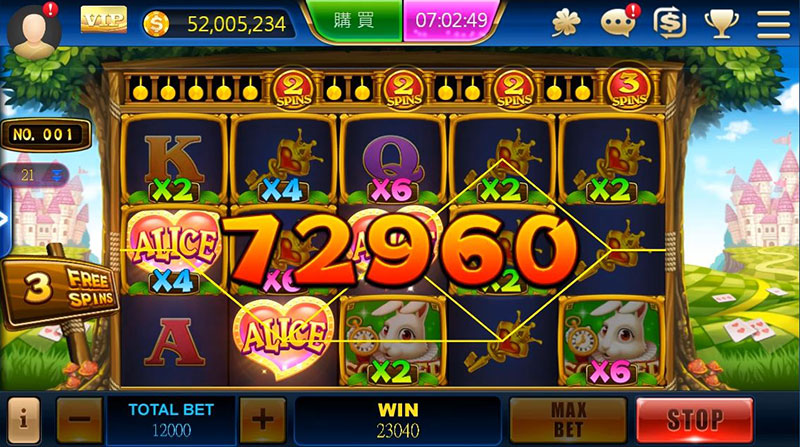This screenshot has height=447, width=800.
Task: Open the hamburger menu
Action: pos(772,21)
